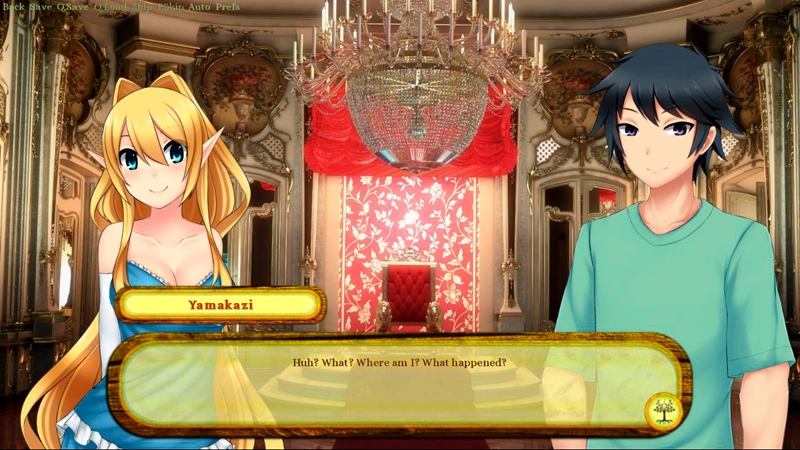Activate the Skip option
This screenshot has height=450, width=800.
pyautogui.click(x=140, y=7)
